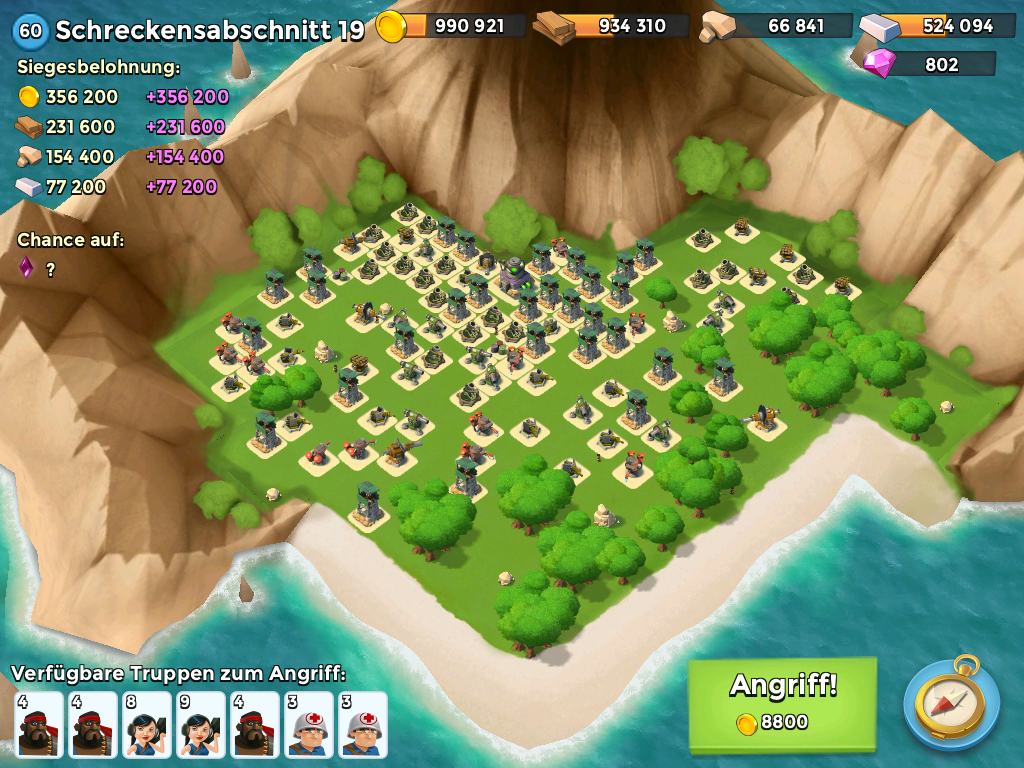Select the Zooka troop card with 8 units
The height and width of the screenshot is (768, 1024).
tap(147, 724)
